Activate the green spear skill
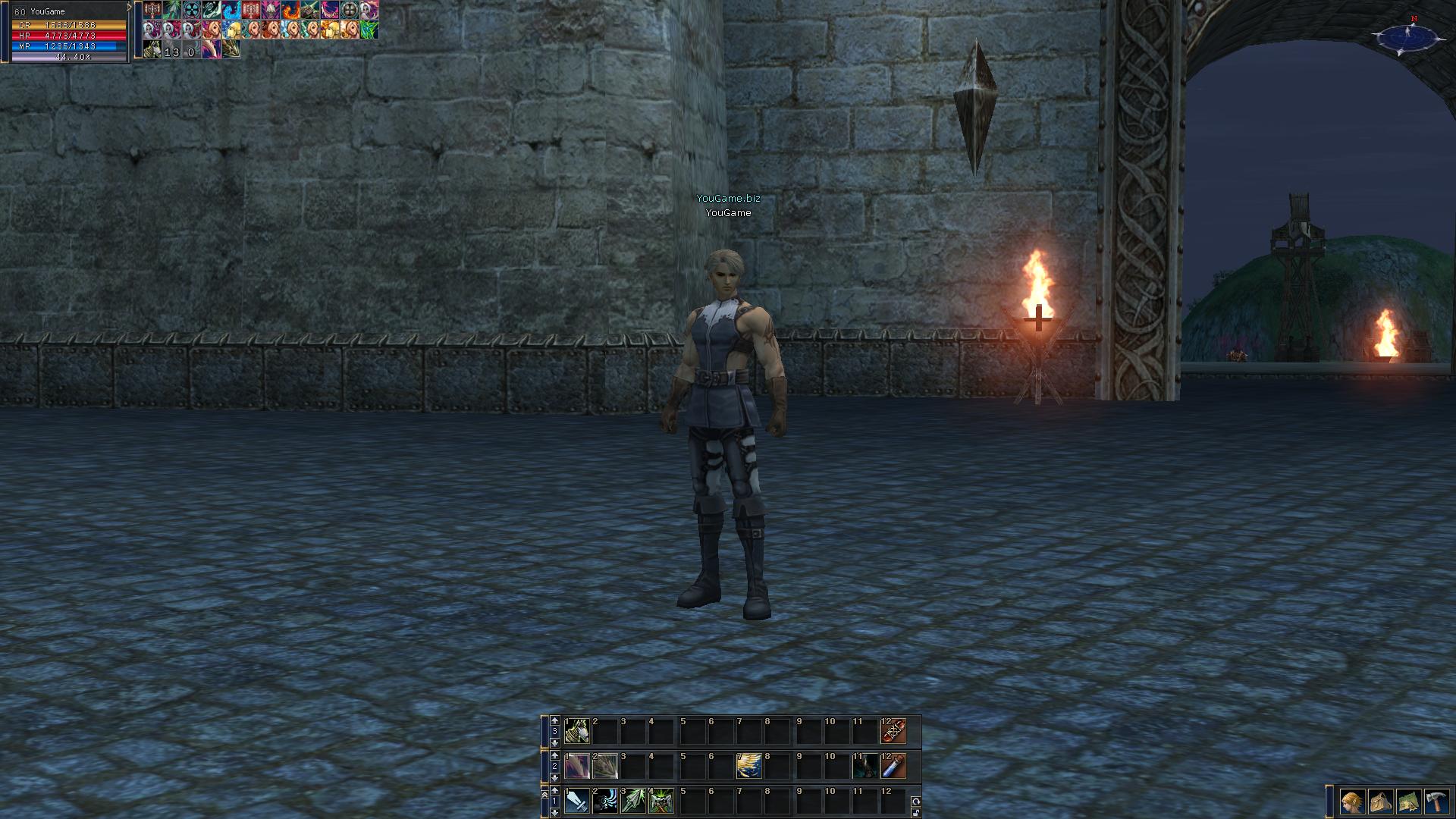The width and height of the screenshot is (1456, 819). [633, 801]
